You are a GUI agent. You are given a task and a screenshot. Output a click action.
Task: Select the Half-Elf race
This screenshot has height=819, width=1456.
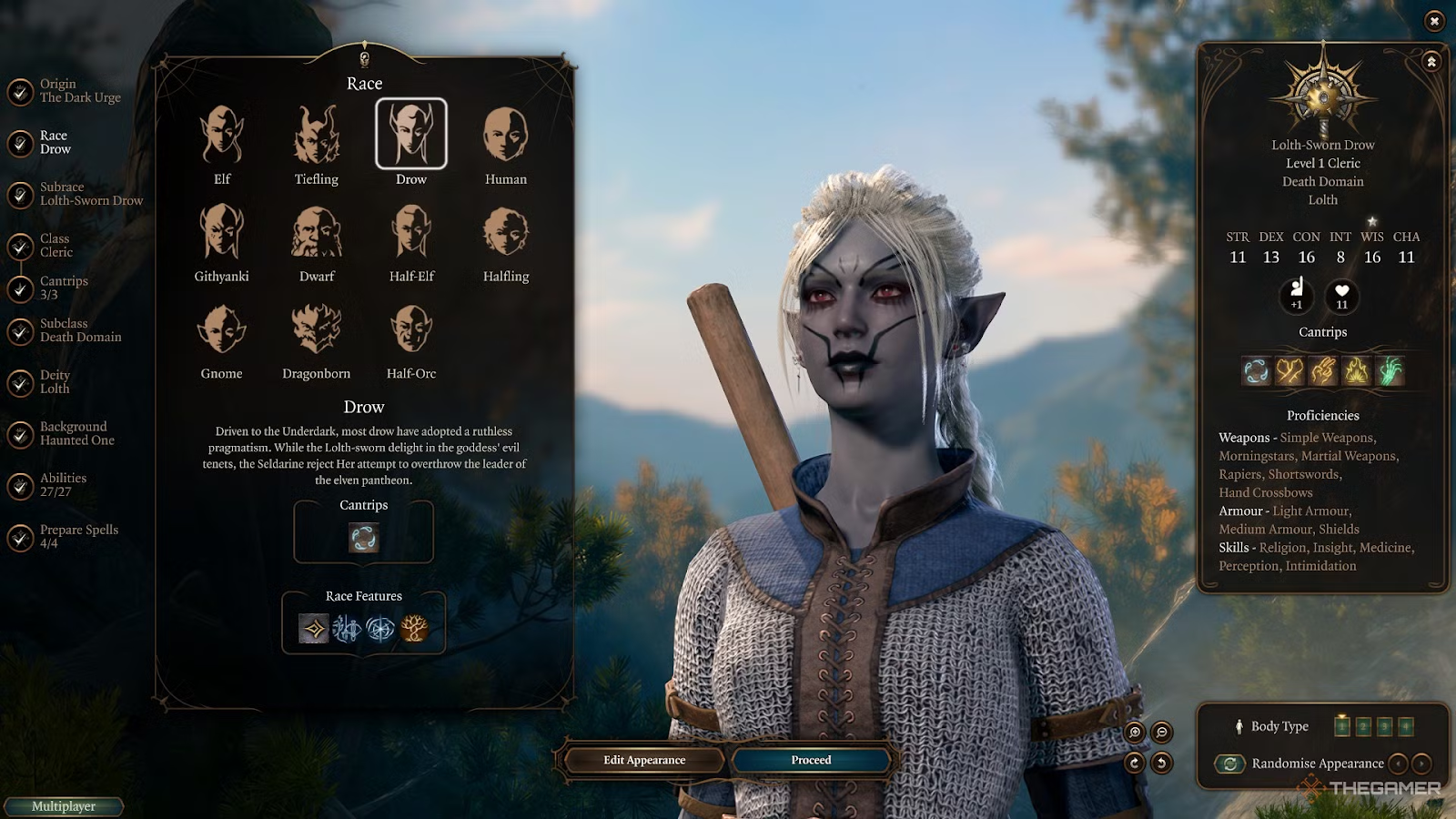point(411,233)
